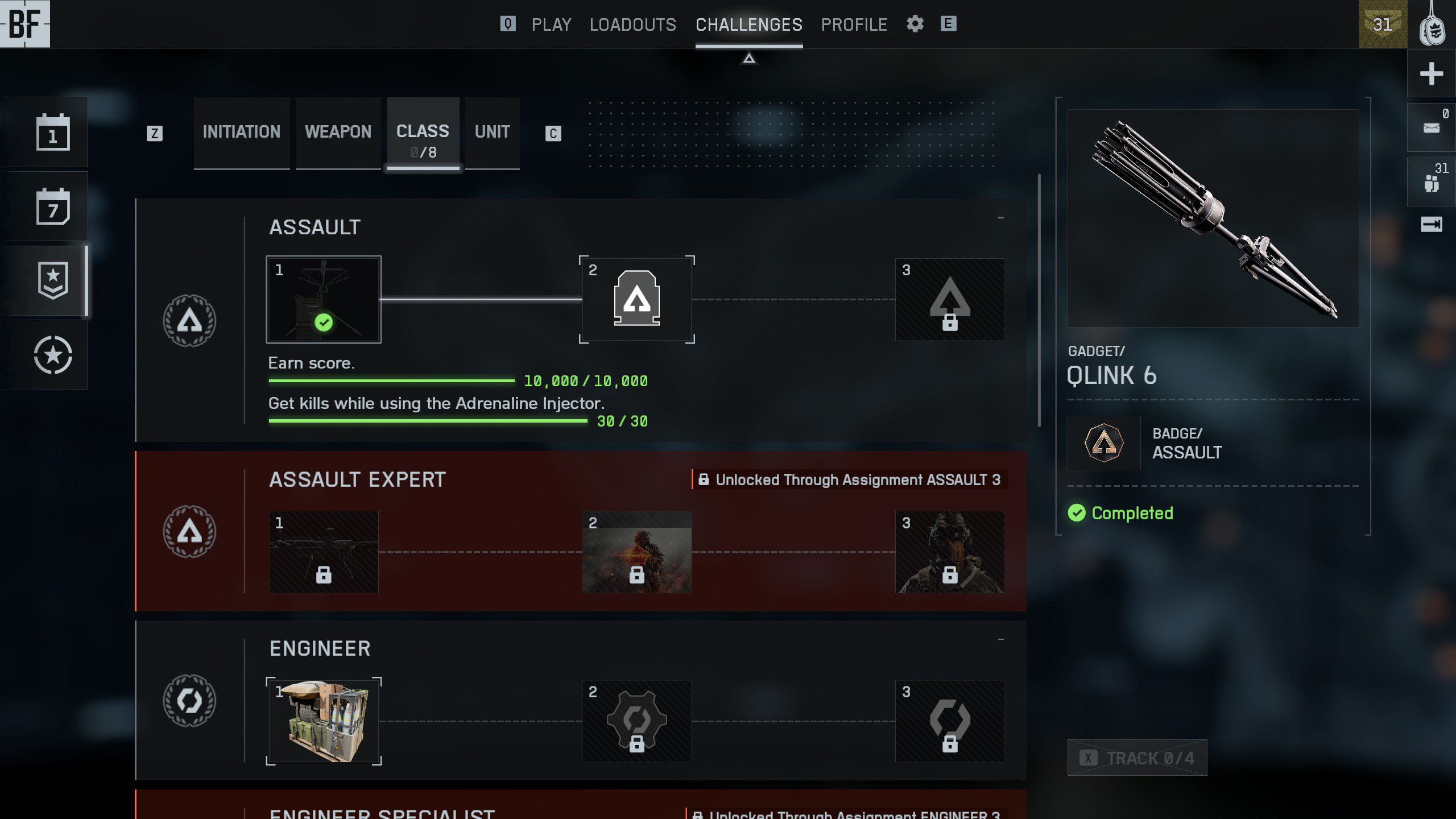The width and height of the screenshot is (1456, 819).
Task: Open settings with the gear icon
Action: coord(915,24)
